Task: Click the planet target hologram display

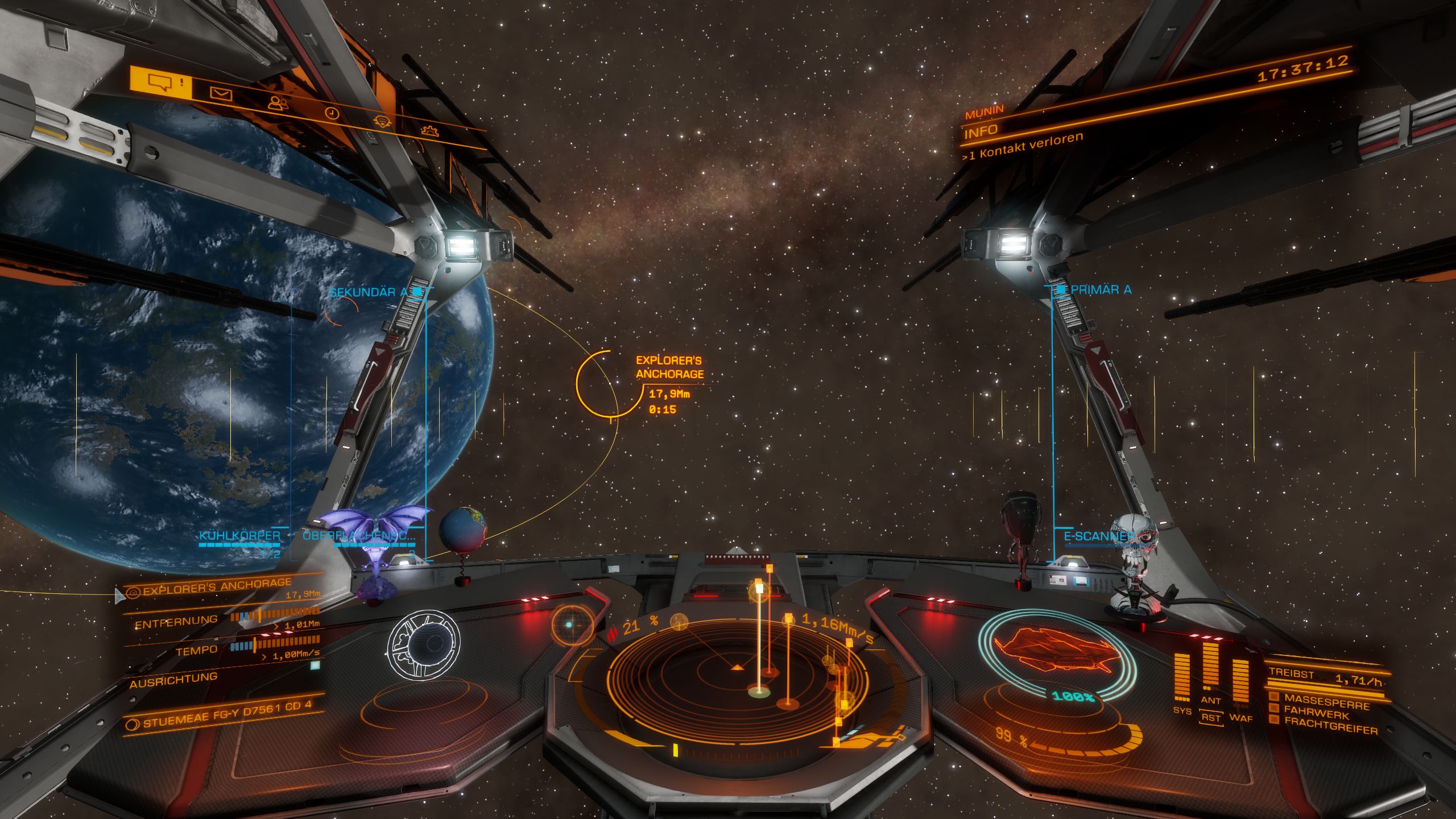Action: 423,644
